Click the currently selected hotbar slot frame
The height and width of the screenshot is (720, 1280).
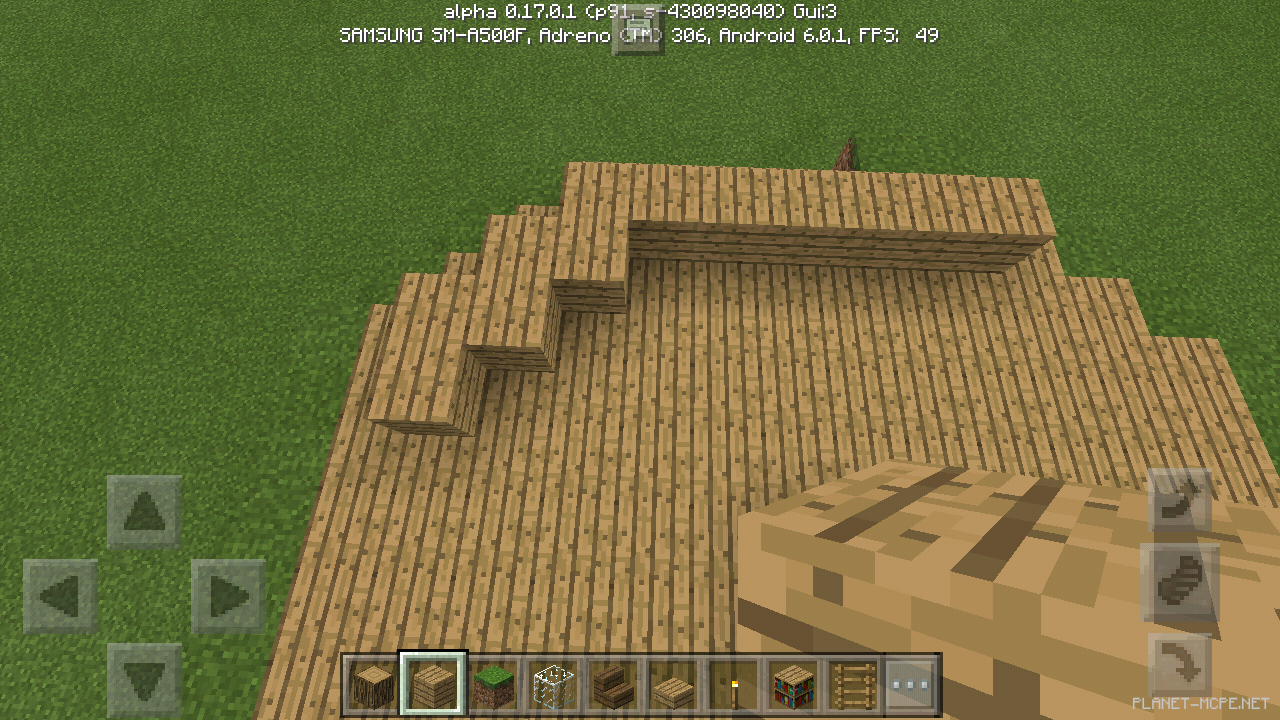pyautogui.click(x=432, y=684)
